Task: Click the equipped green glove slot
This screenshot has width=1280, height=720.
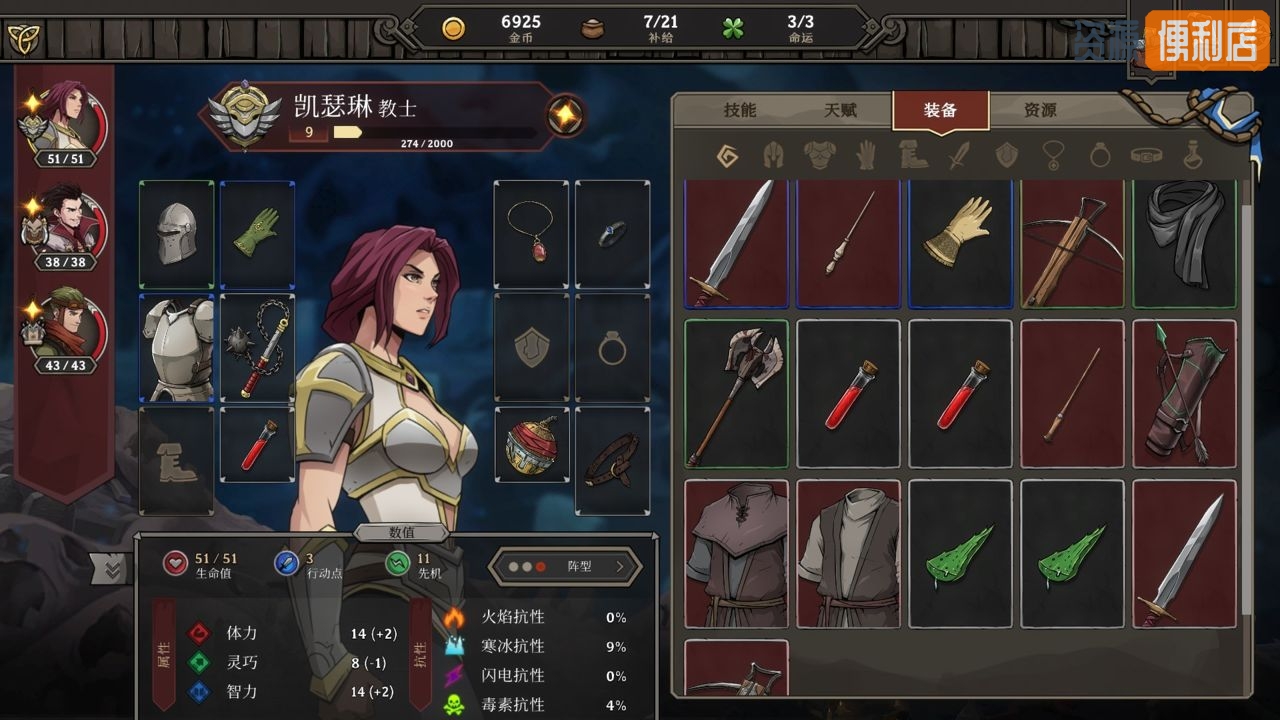Action: coord(257,234)
